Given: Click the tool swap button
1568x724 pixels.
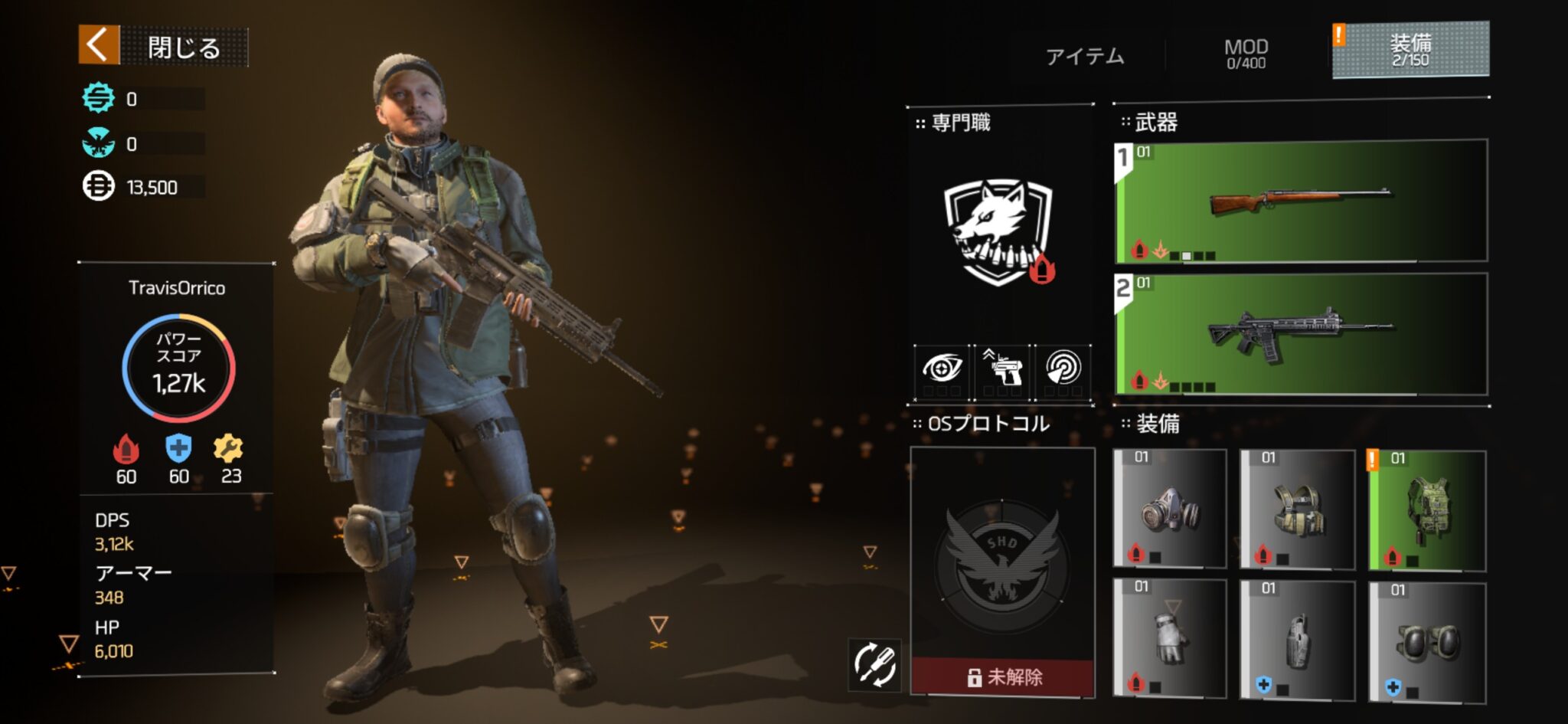Looking at the screenshot, I should pos(874,664).
